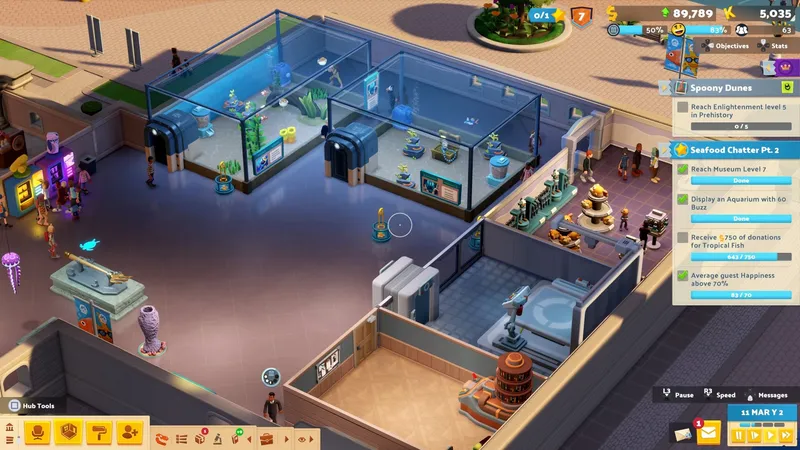The height and width of the screenshot is (450, 800).
Task: Set game to normal play speed
Action: pyautogui.click(x=769, y=435)
